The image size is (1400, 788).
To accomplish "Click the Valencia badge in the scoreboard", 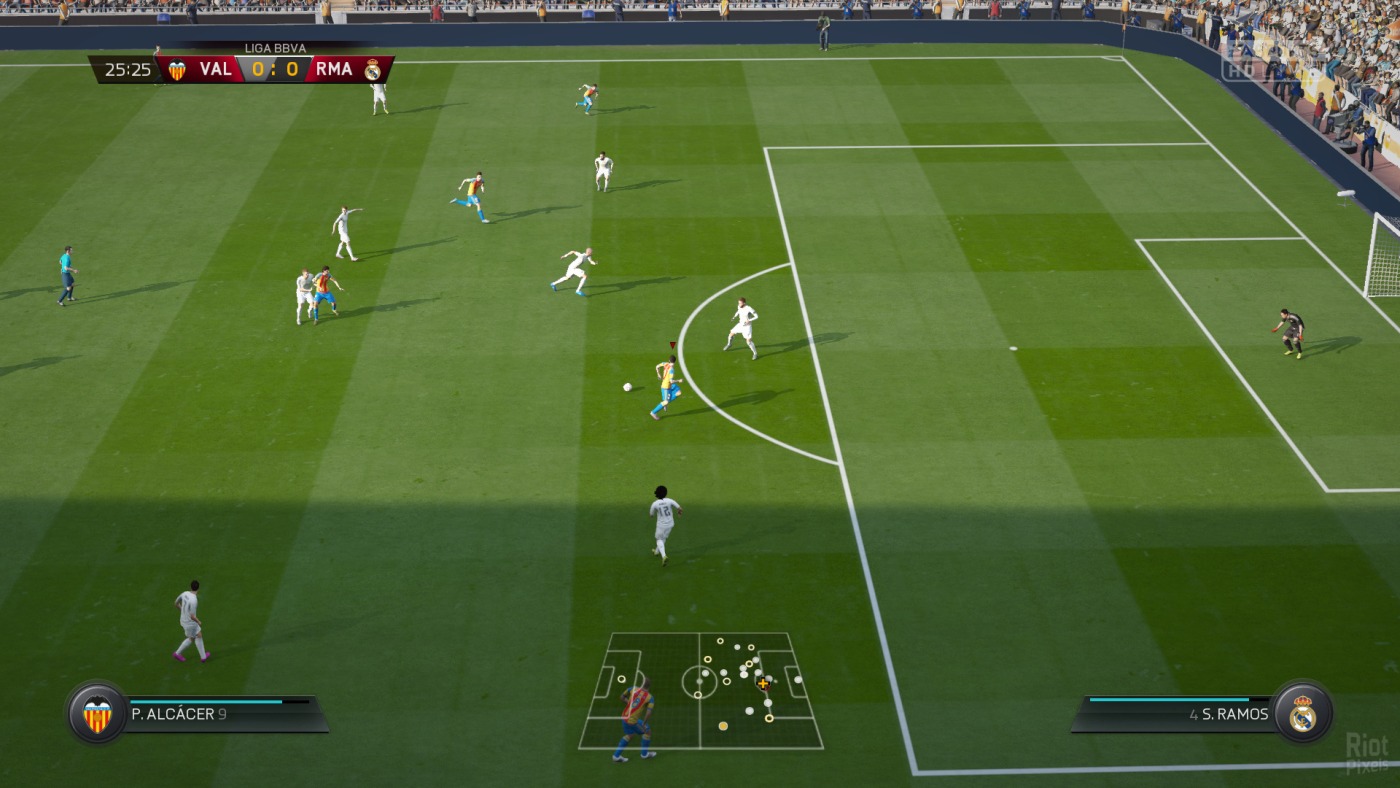I will (177, 70).
